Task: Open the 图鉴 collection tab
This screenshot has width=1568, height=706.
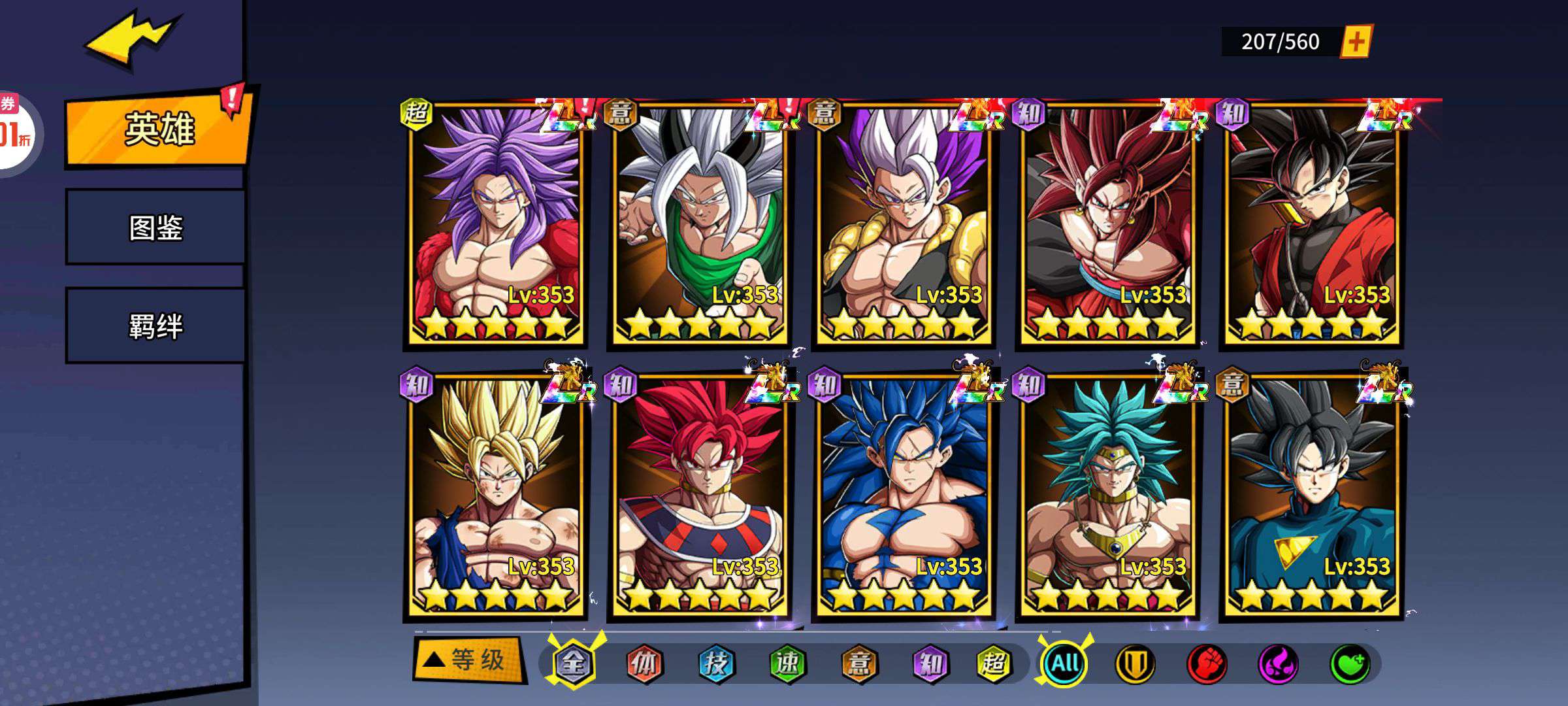Action: [155, 227]
